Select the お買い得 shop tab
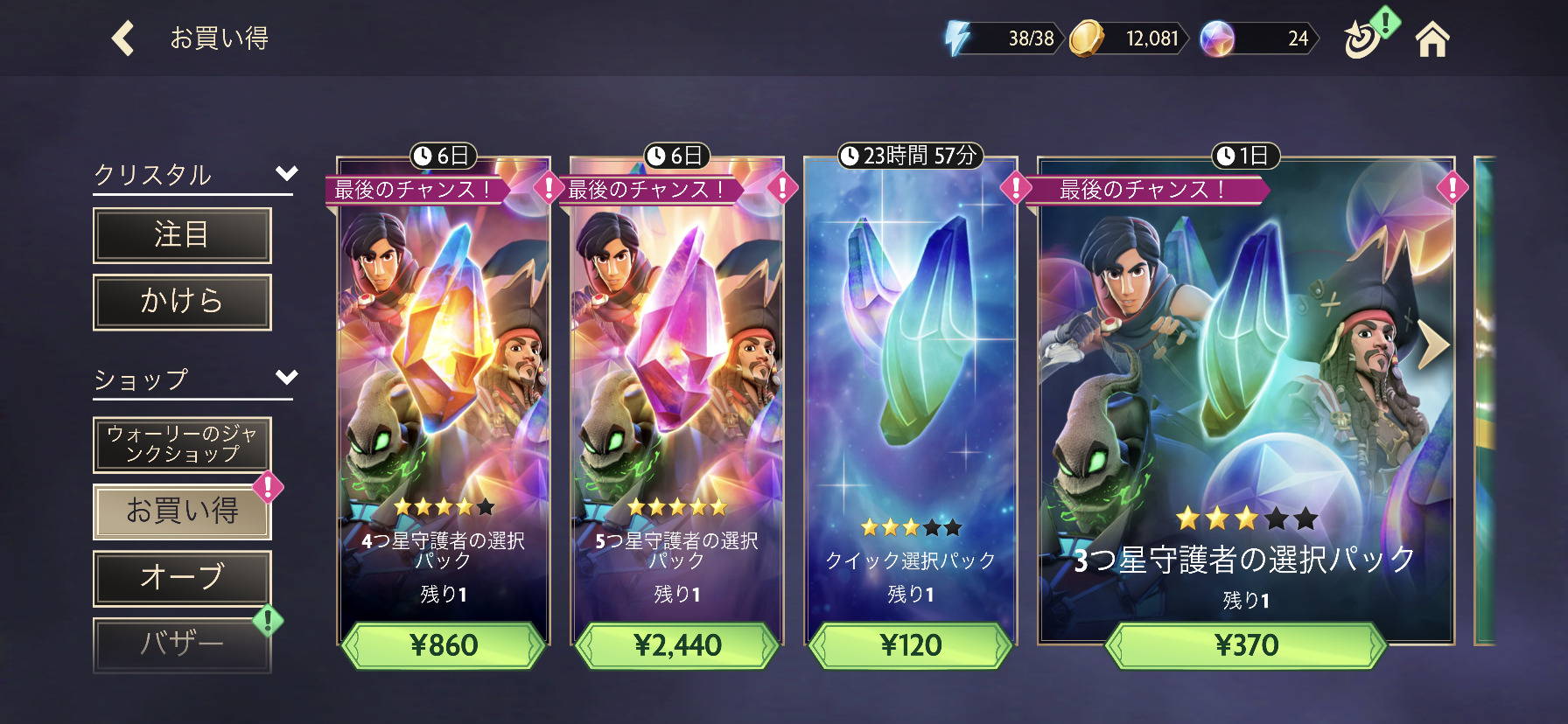Image resolution: width=1568 pixels, height=724 pixels. pyautogui.click(x=182, y=512)
